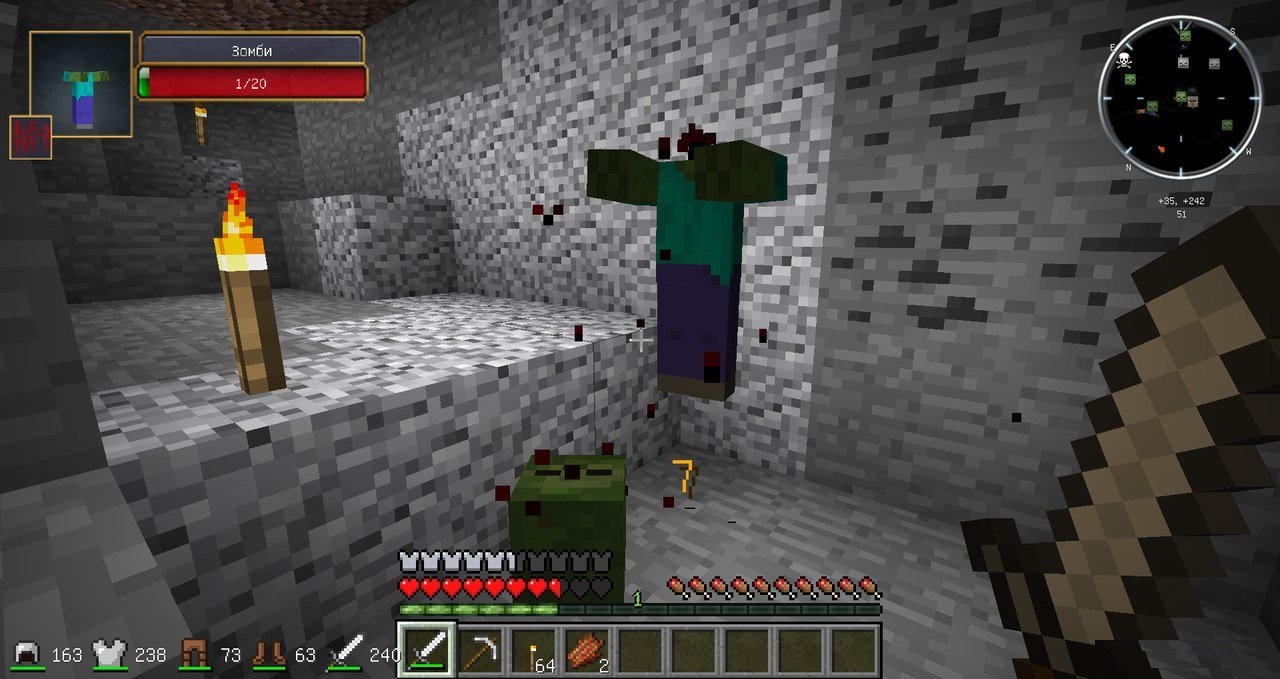
Task: Click the boots durability icon
Action: coord(269,655)
